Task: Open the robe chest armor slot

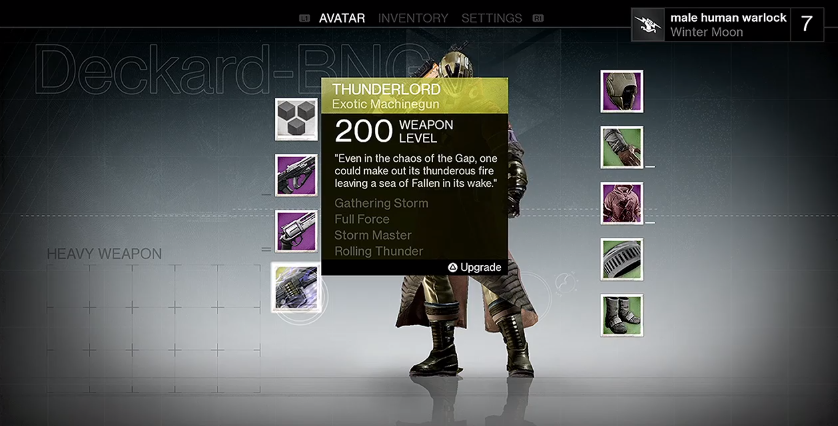Action: (x=622, y=204)
